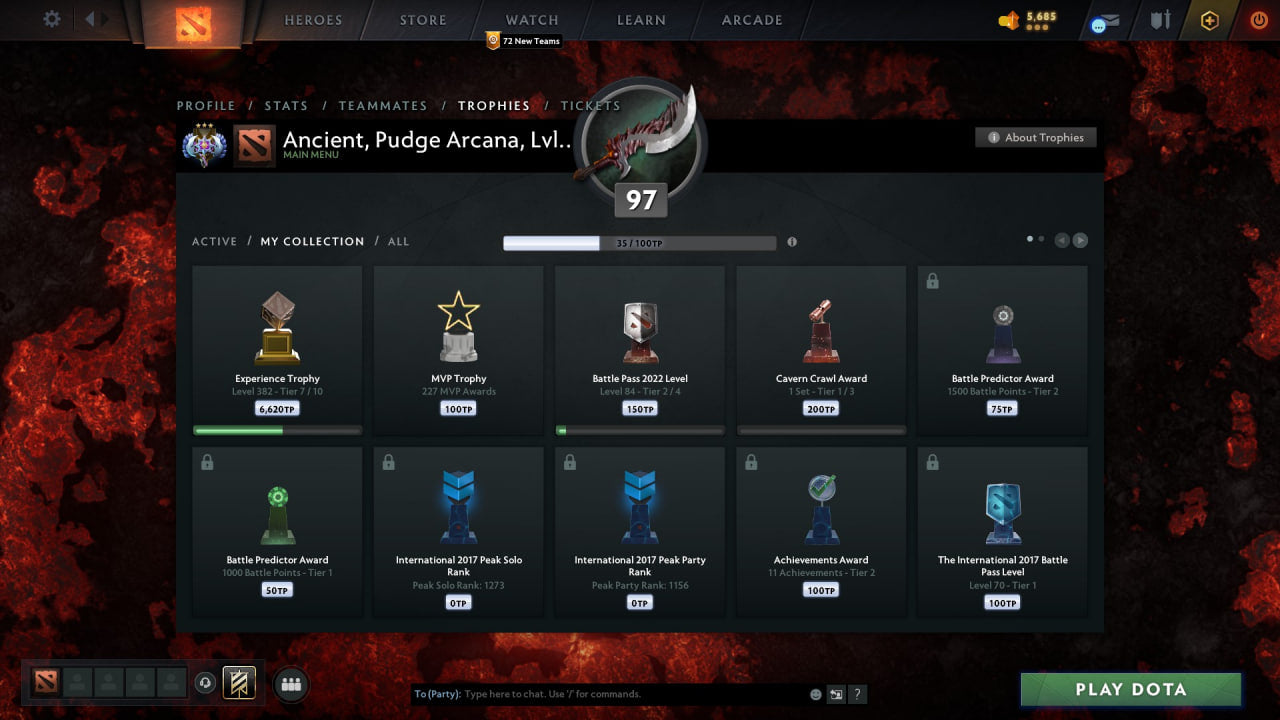Click the Battle Pass icon by the party slots
This screenshot has width=1280, height=720.
click(237, 682)
